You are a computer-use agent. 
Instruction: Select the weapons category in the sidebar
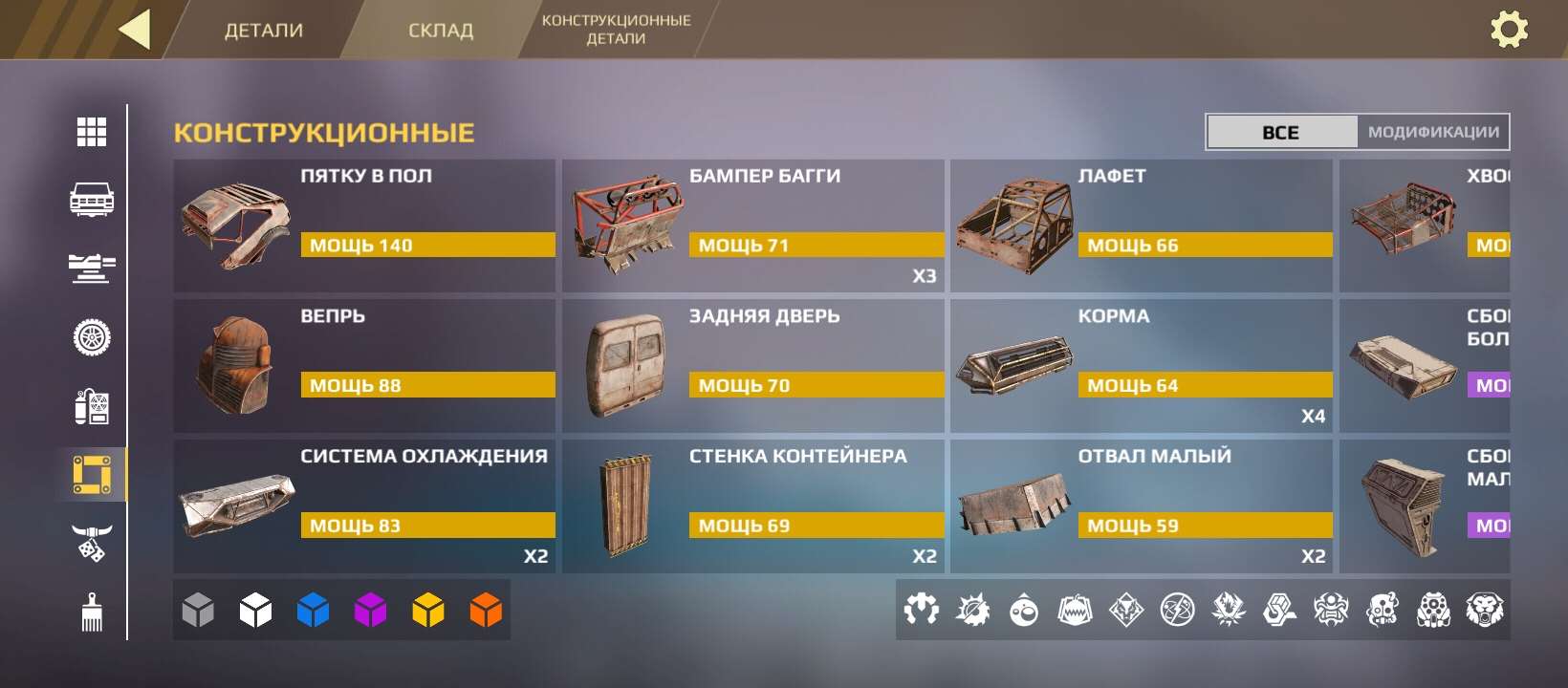click(x=91, y=269)
